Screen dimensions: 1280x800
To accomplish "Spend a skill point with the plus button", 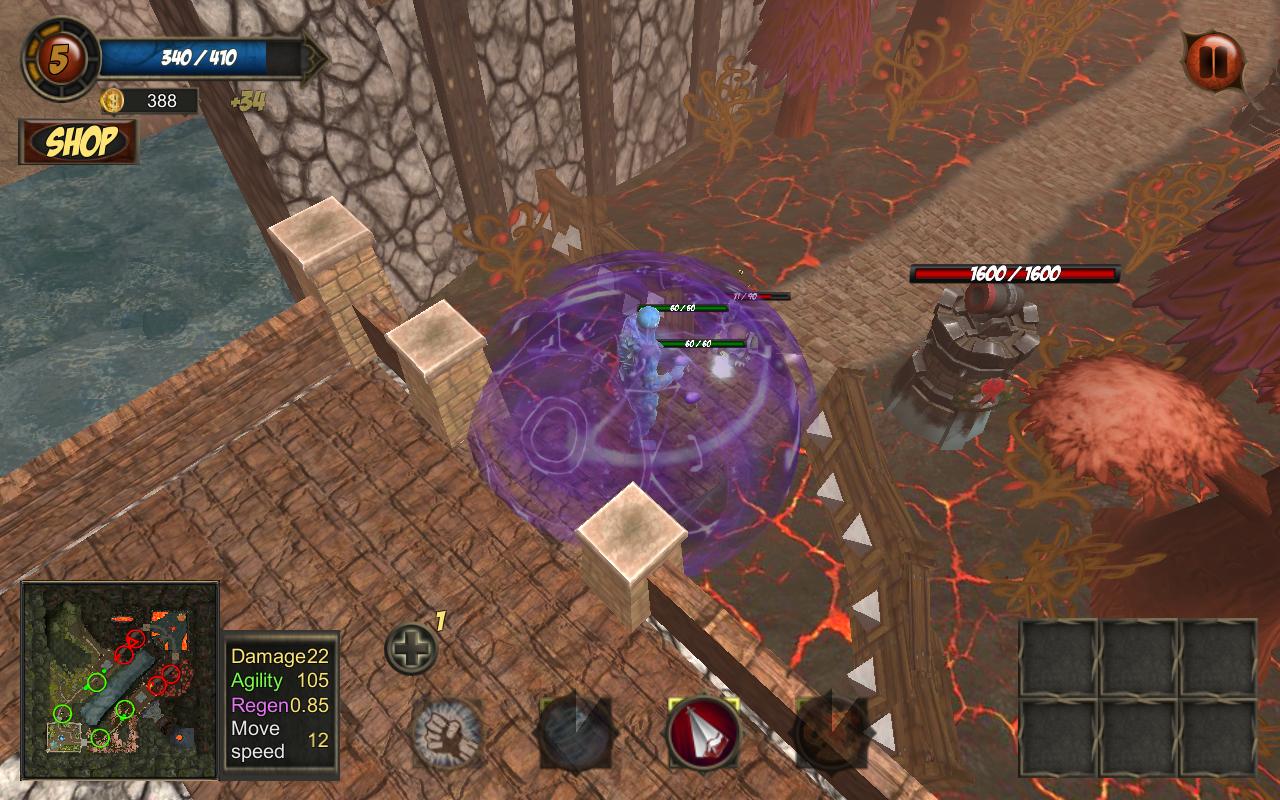I will click(411, 649).
